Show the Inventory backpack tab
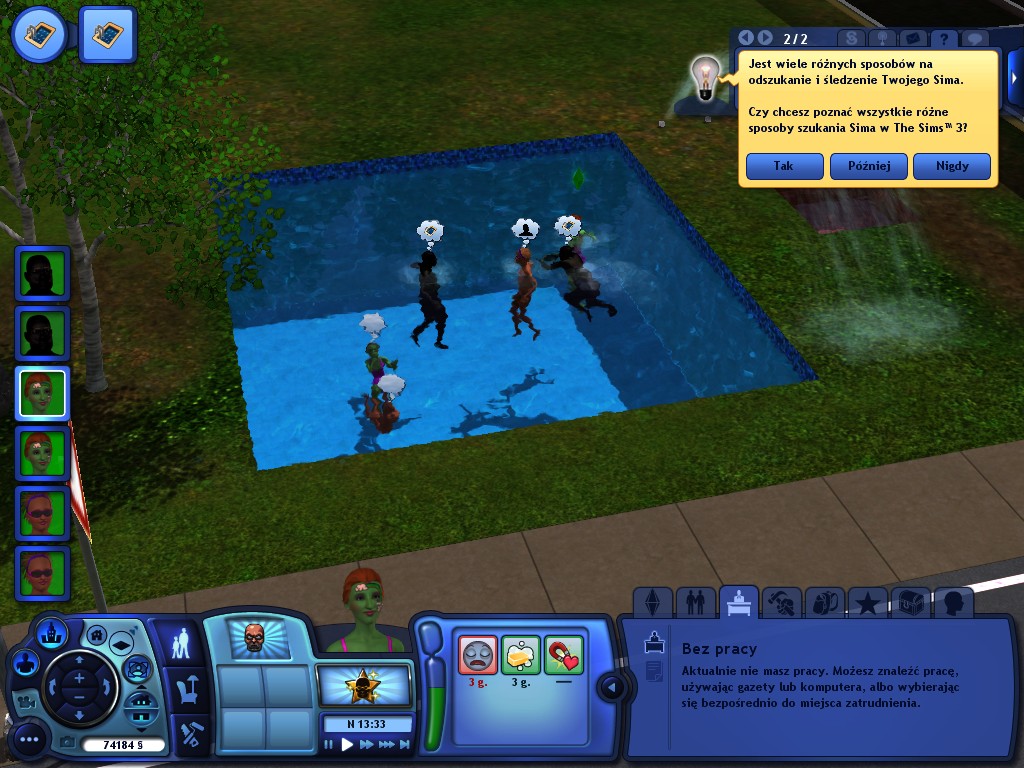The width and height of the screenshot is (1024, 768). [825, 602]
